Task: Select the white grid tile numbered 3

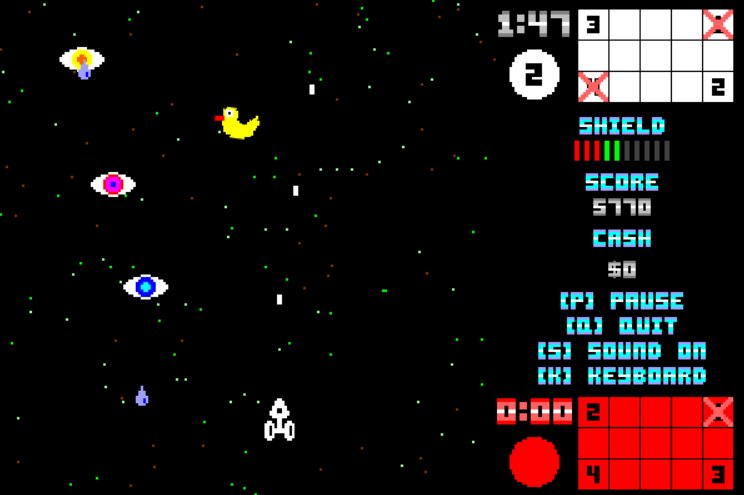Action: [593, 25]
